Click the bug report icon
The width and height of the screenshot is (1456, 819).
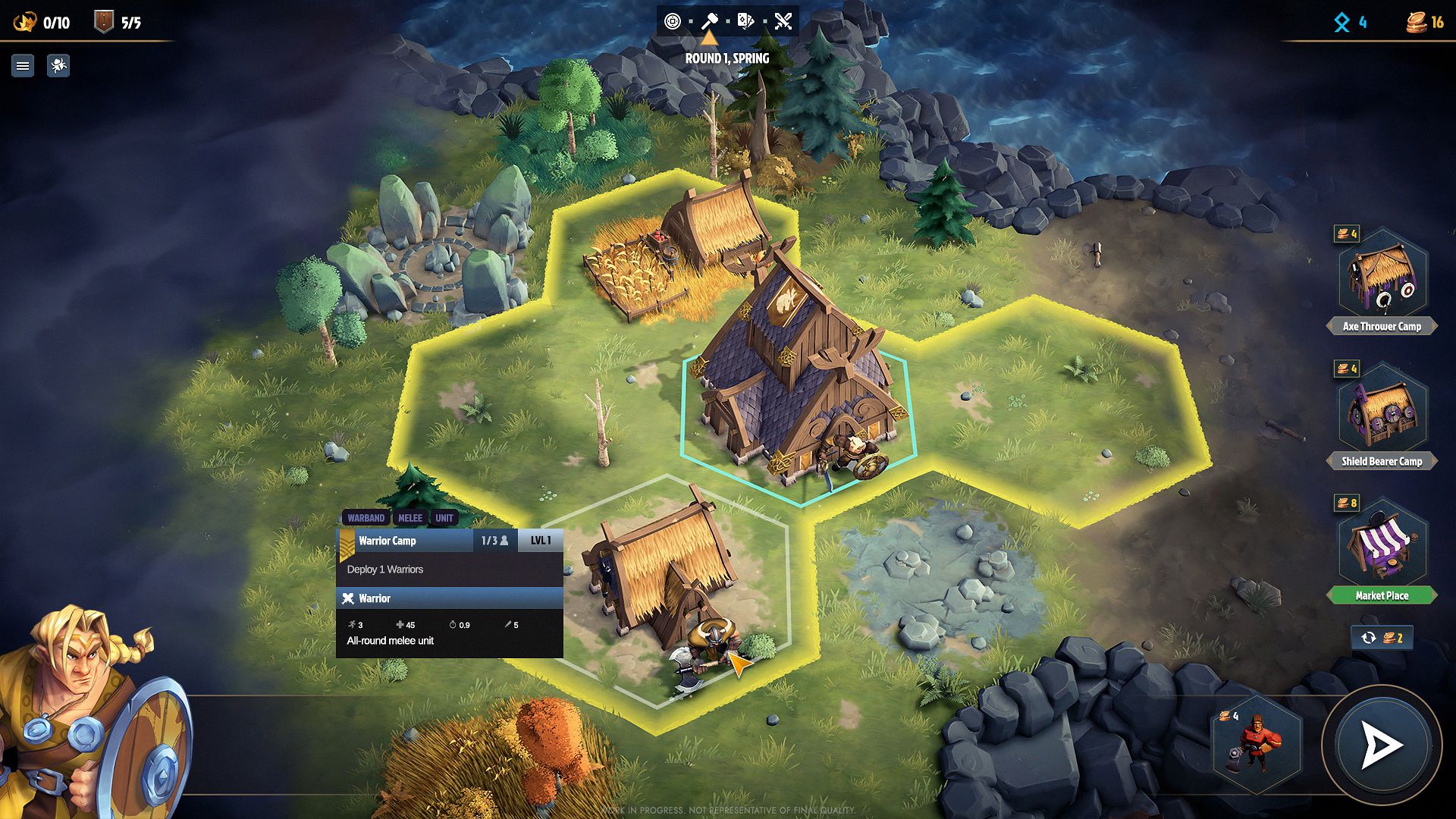[58, 66]
